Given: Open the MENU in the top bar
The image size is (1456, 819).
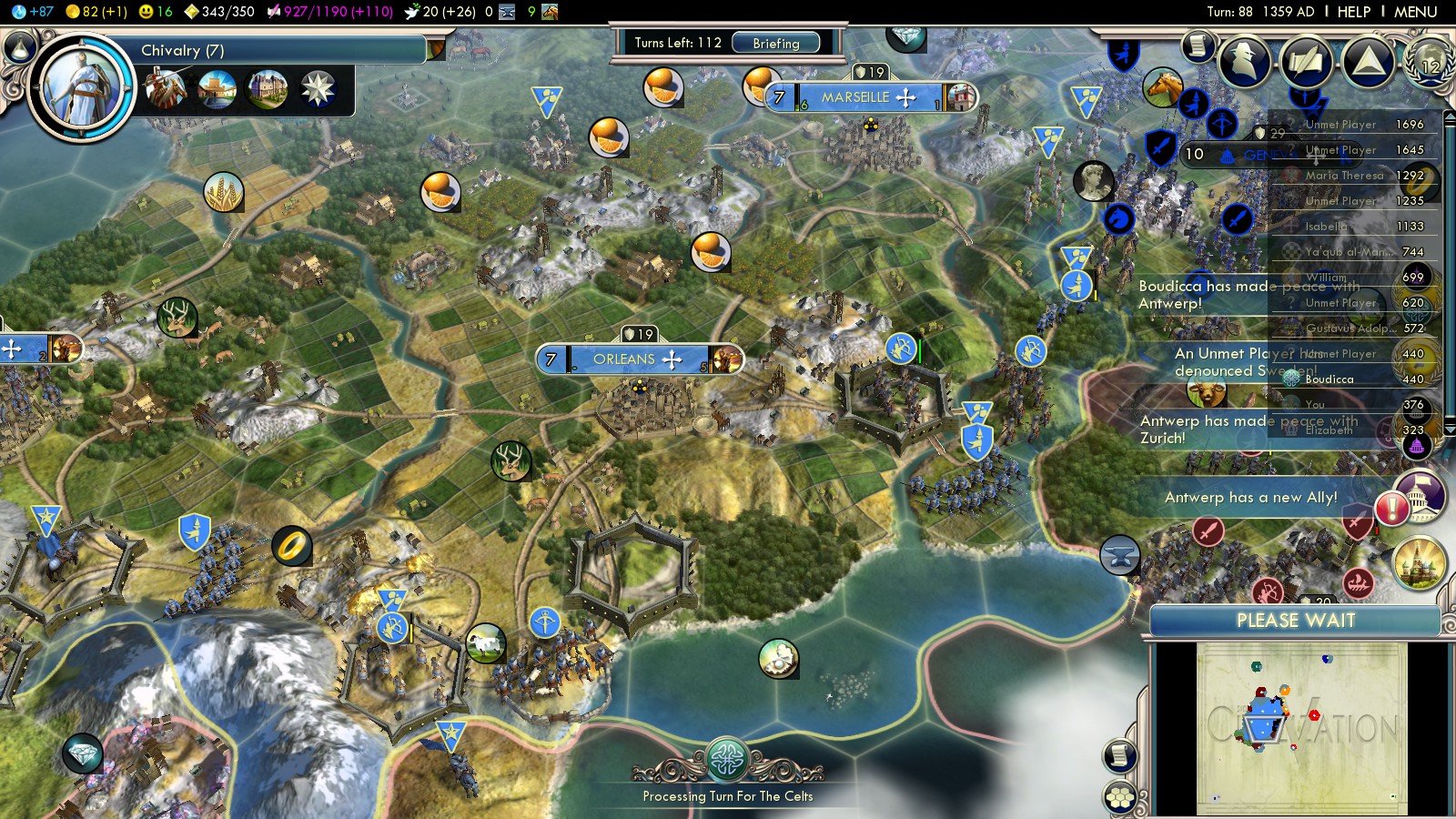Looking at the screenshot, I should pyautogui.click(x=1415, y=12).
